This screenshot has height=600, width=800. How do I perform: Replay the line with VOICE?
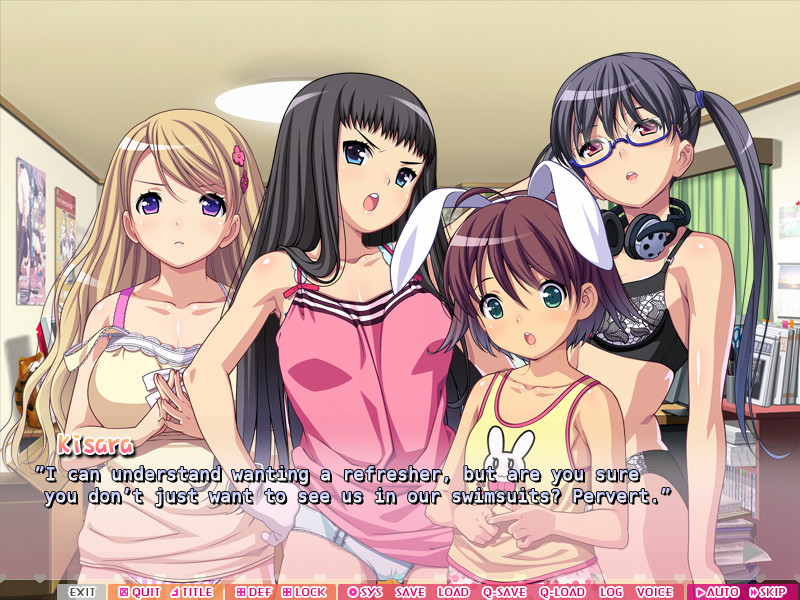(655, 592)
